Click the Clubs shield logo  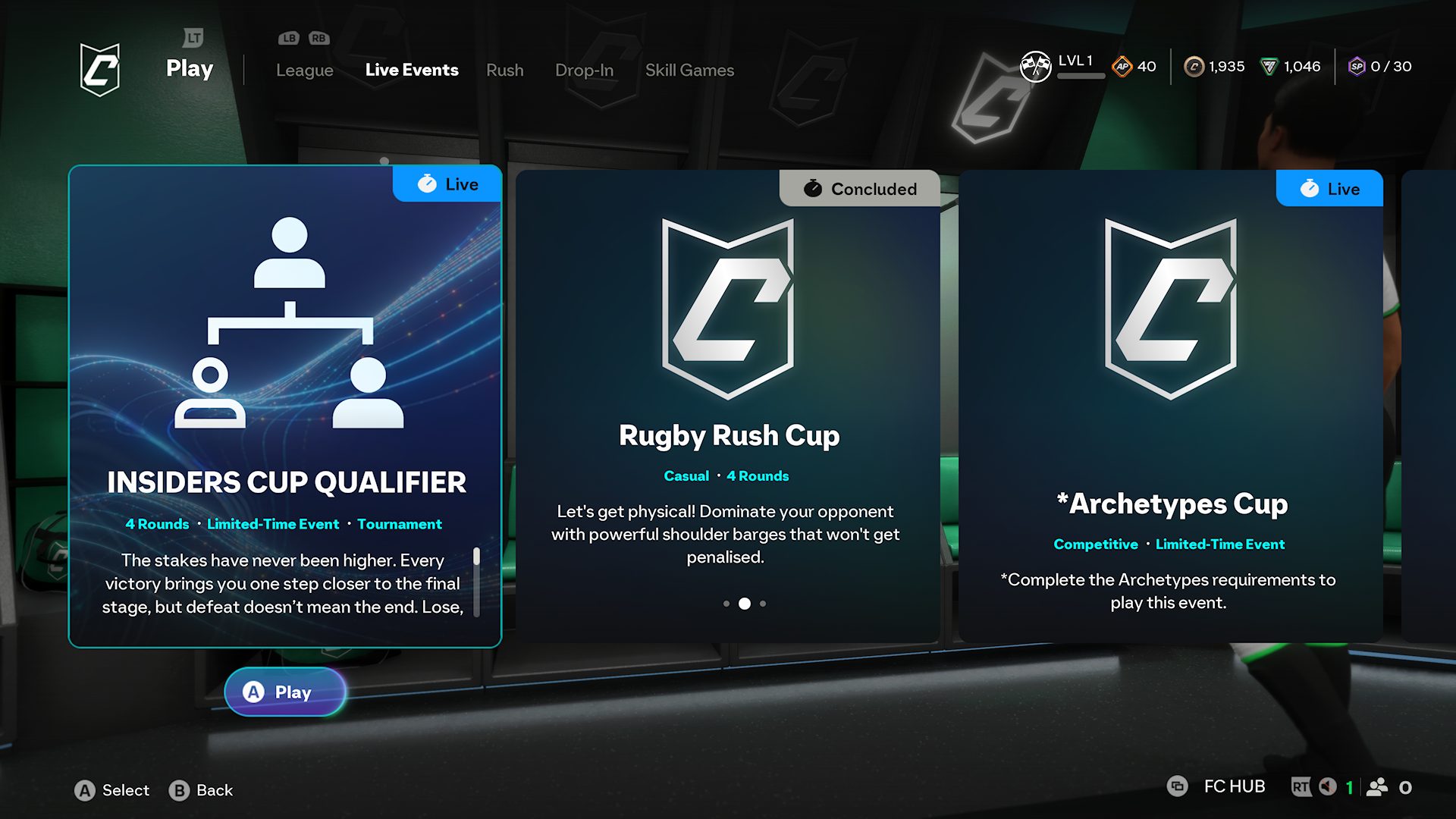coord(100,69)
